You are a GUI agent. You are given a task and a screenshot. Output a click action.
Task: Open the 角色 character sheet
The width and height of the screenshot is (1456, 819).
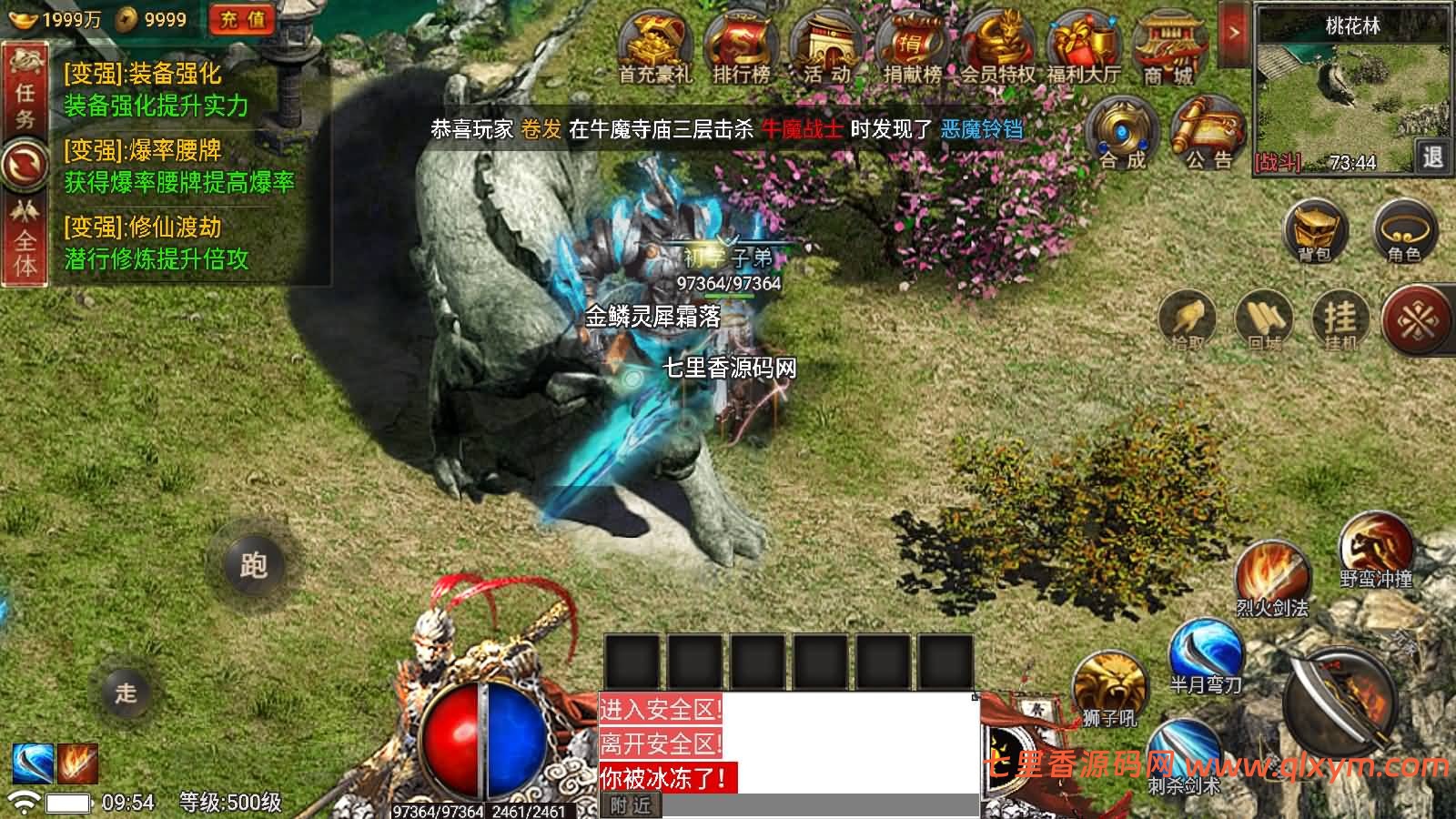(x=1404, y=229)
